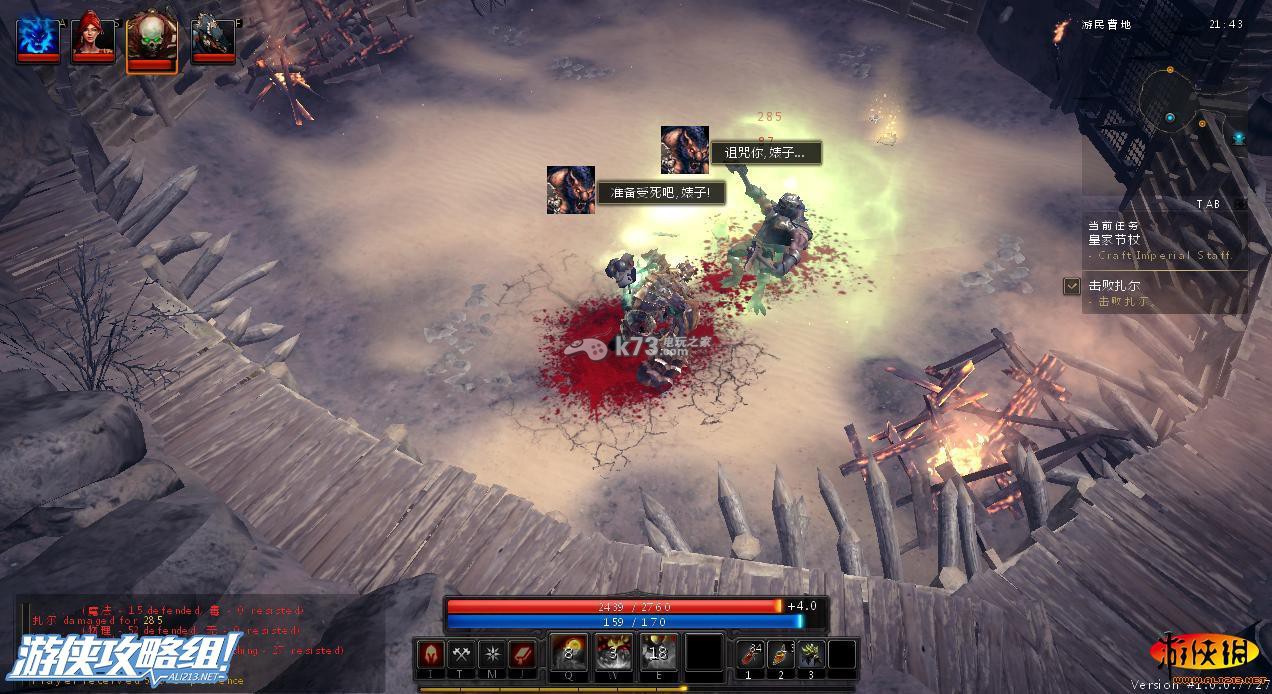Open the inventory via the helmet icon
The height and width of the screenshot is (694, 1272).
[x=432, y=655]
